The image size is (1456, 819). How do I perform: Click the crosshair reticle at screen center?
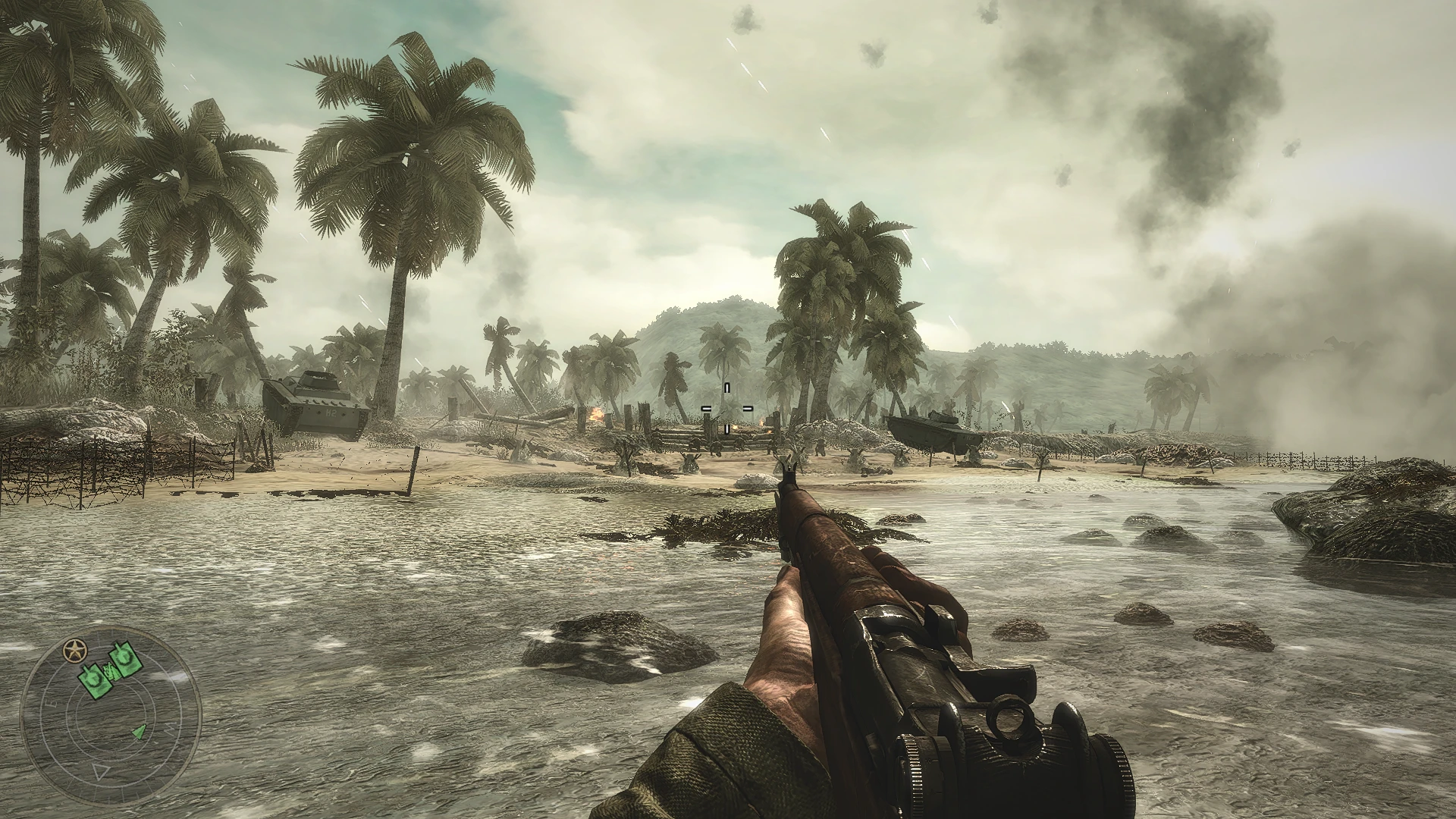727,408
